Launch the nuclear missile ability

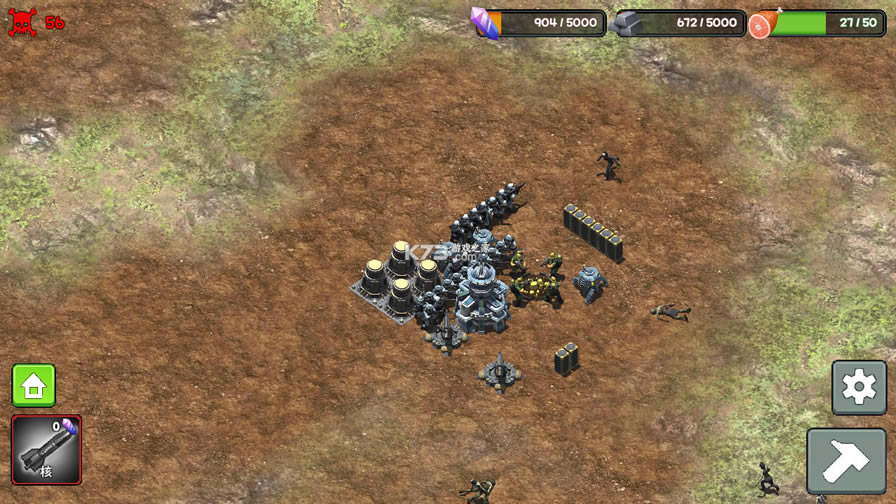46,450
